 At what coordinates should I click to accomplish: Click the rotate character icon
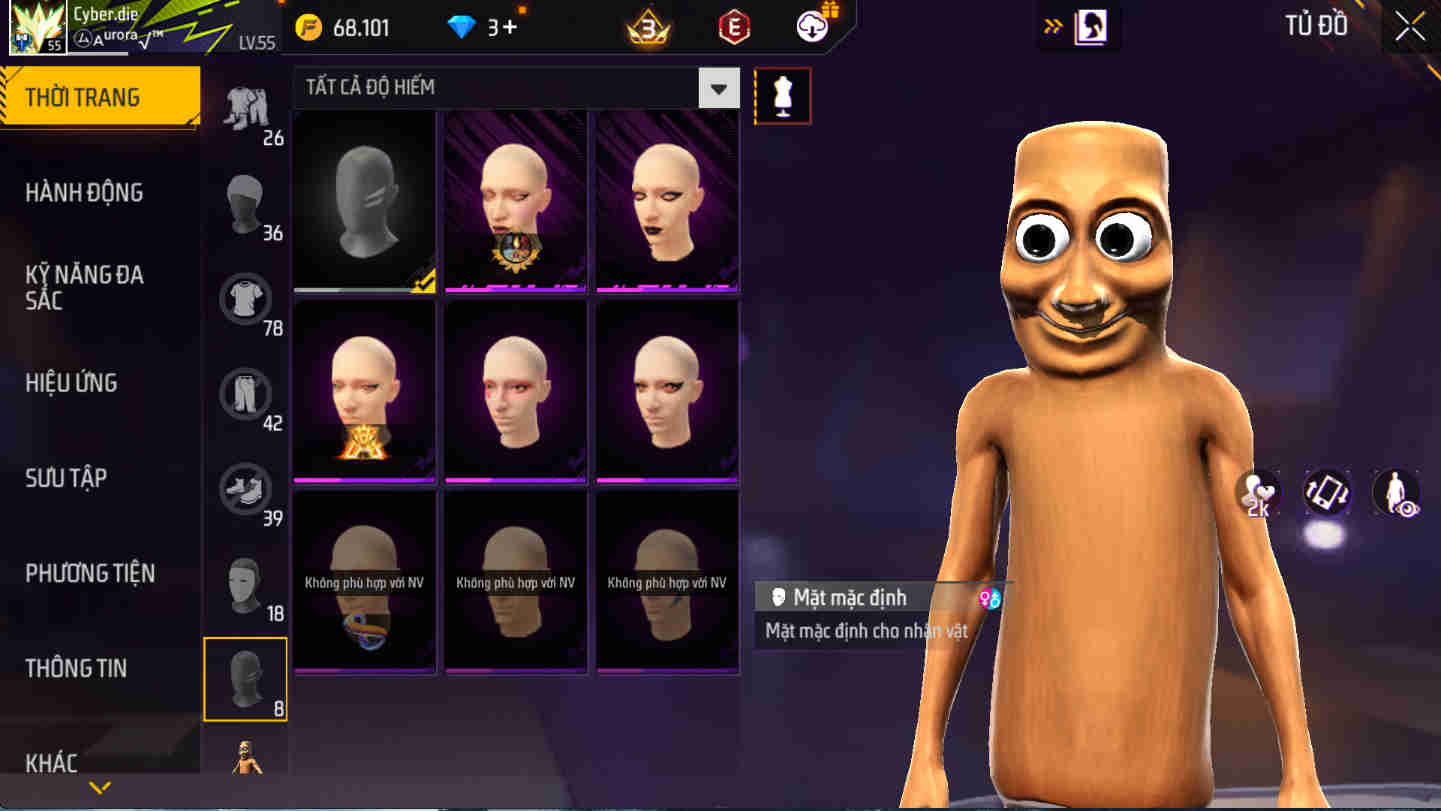coord(1327,492)
